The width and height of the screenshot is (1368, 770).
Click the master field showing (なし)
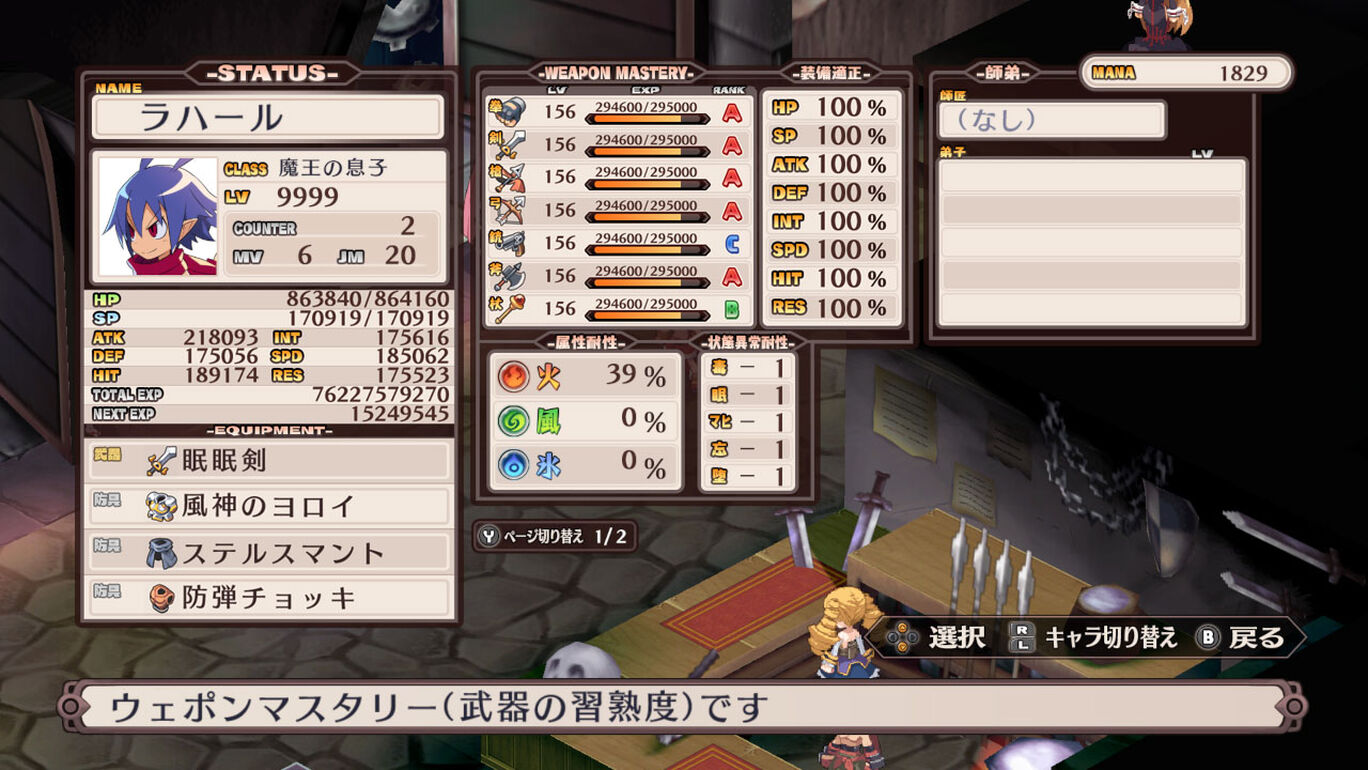click(1051, 120)
